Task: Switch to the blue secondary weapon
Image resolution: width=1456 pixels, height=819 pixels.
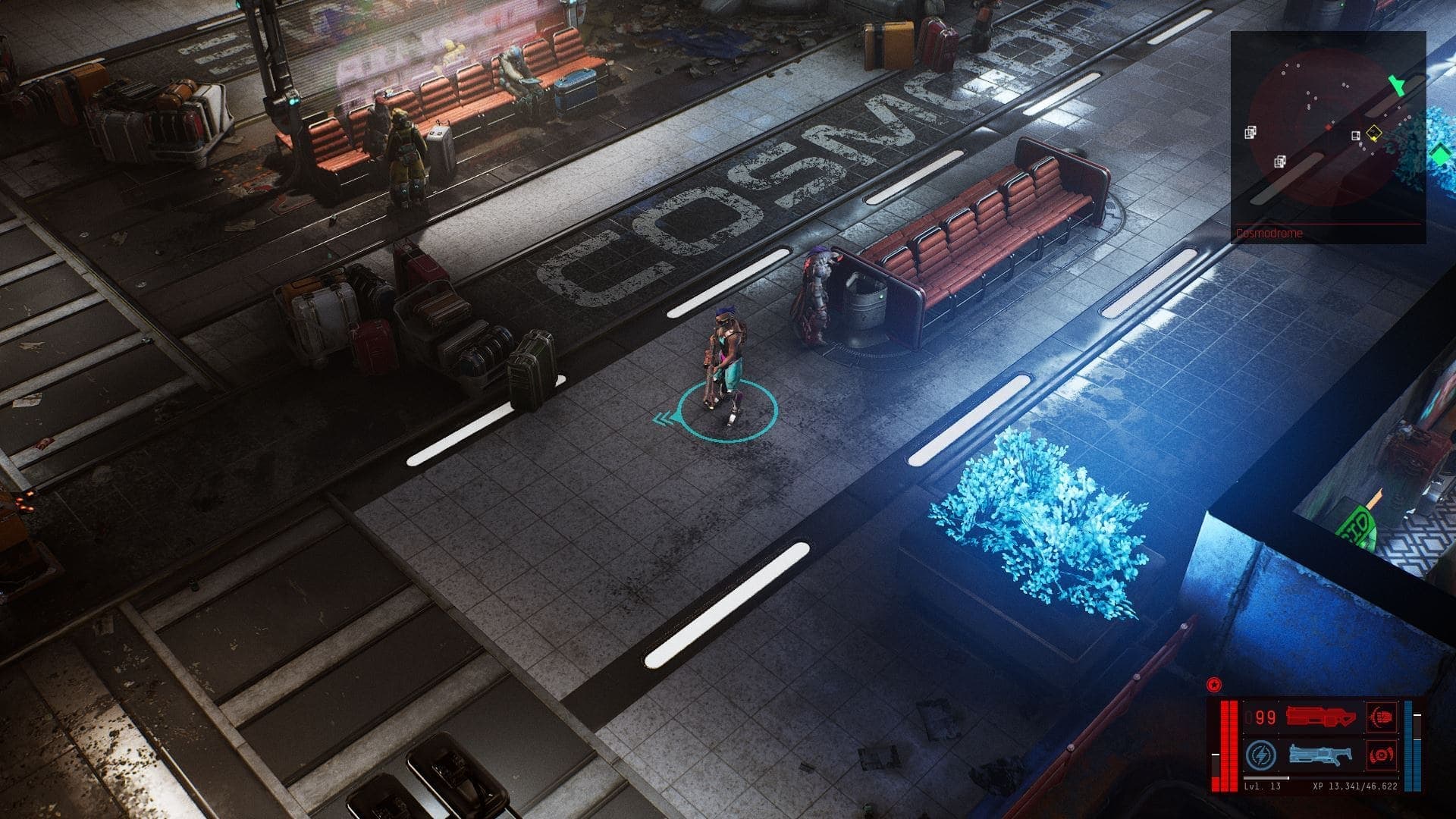Action: click(1319, 755)
